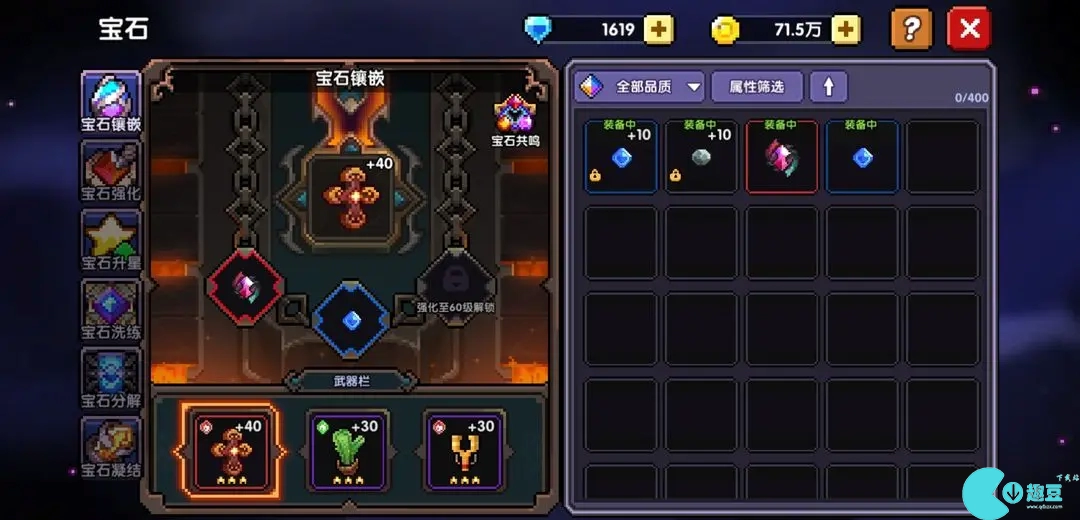The height and width of the screenshot is (520, 1080).
Task: Select the red-bordered pink gem in inventory
Action: 781,157
